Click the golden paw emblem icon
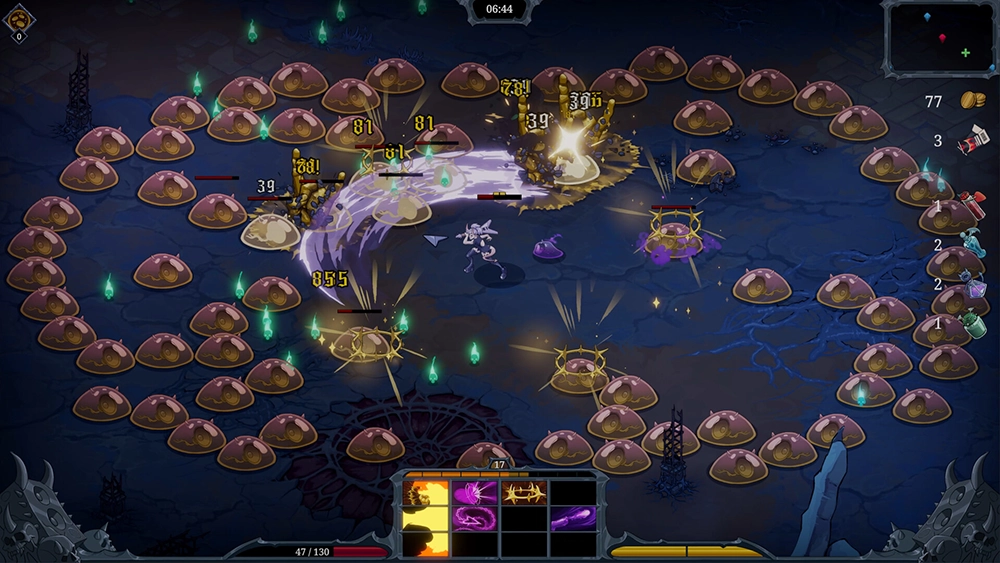The image size is (1000, 563). tap(19, 18)
